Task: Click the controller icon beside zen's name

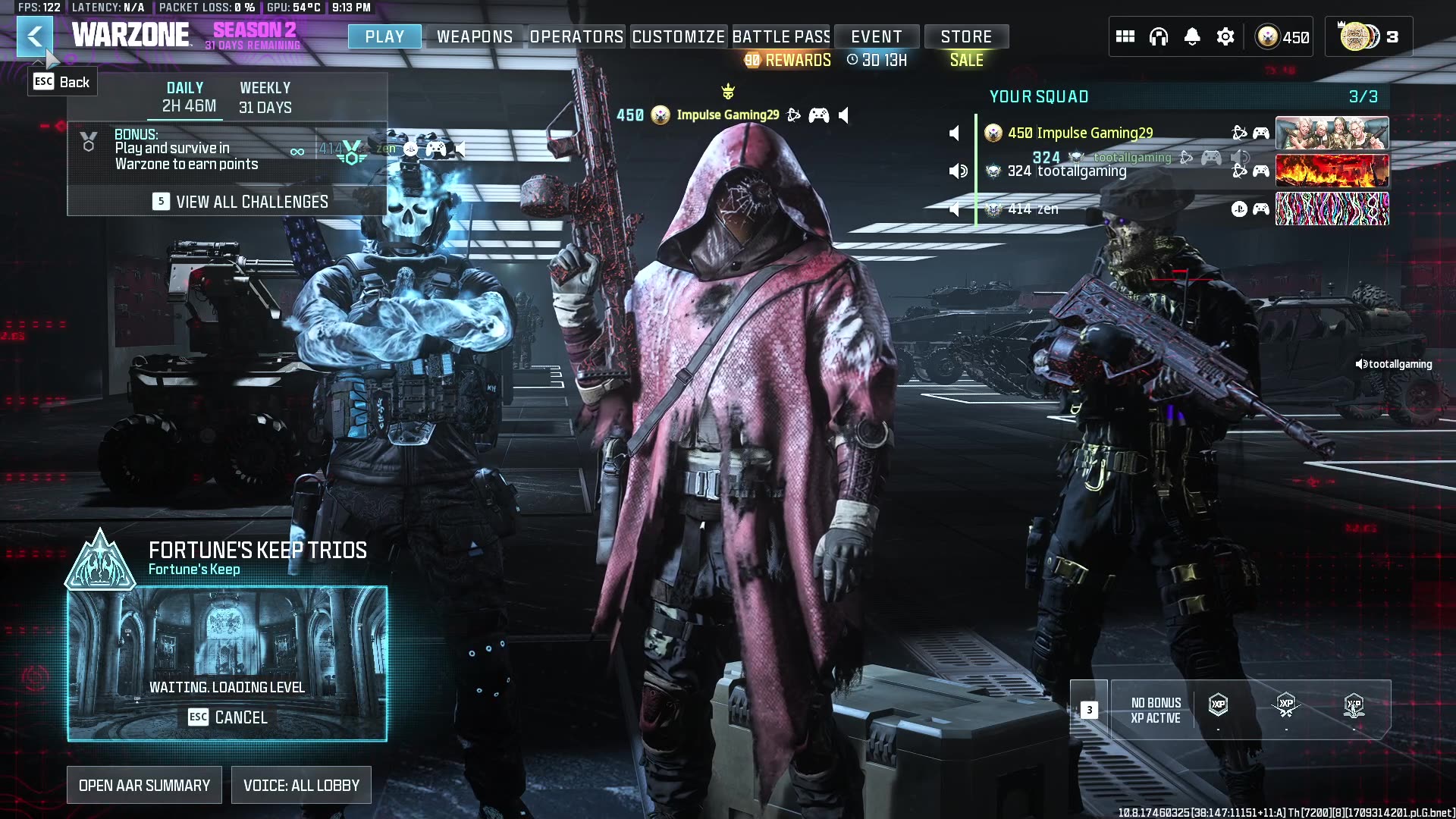Action: [x=1261, y=209]
